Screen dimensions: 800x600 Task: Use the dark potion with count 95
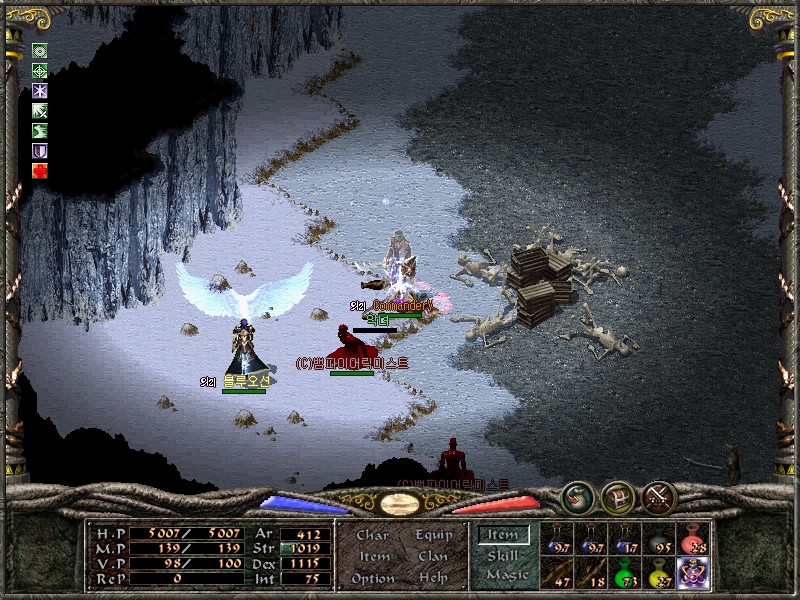659,539
